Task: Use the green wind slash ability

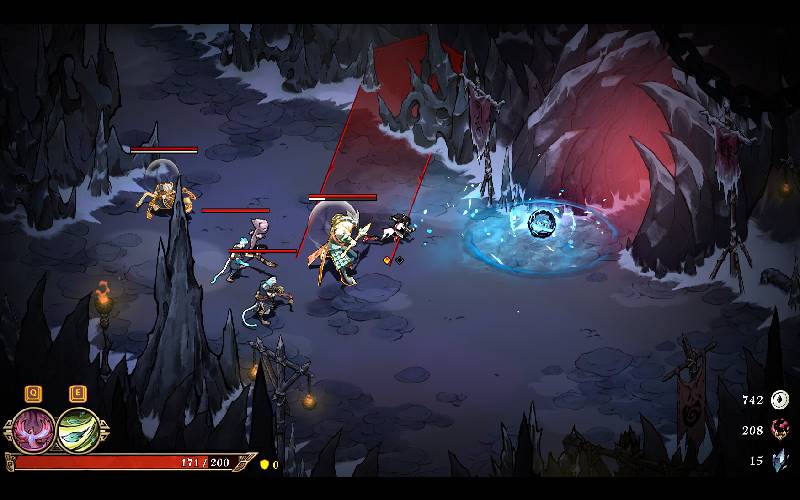Action: tap(76, 429)
